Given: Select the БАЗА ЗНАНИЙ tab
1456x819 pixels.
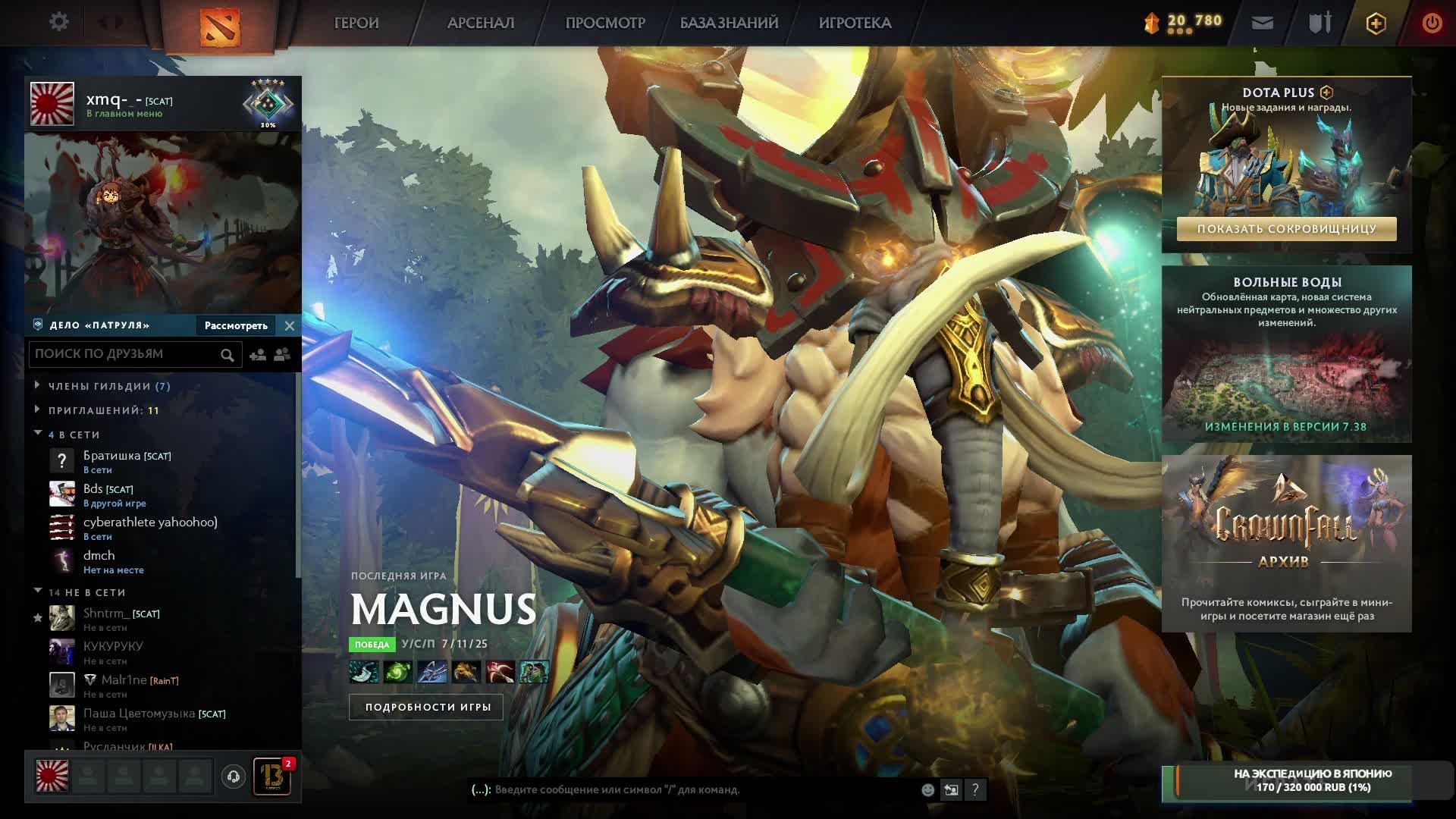Looking at the screenshot, I should [x=729, y=23].
